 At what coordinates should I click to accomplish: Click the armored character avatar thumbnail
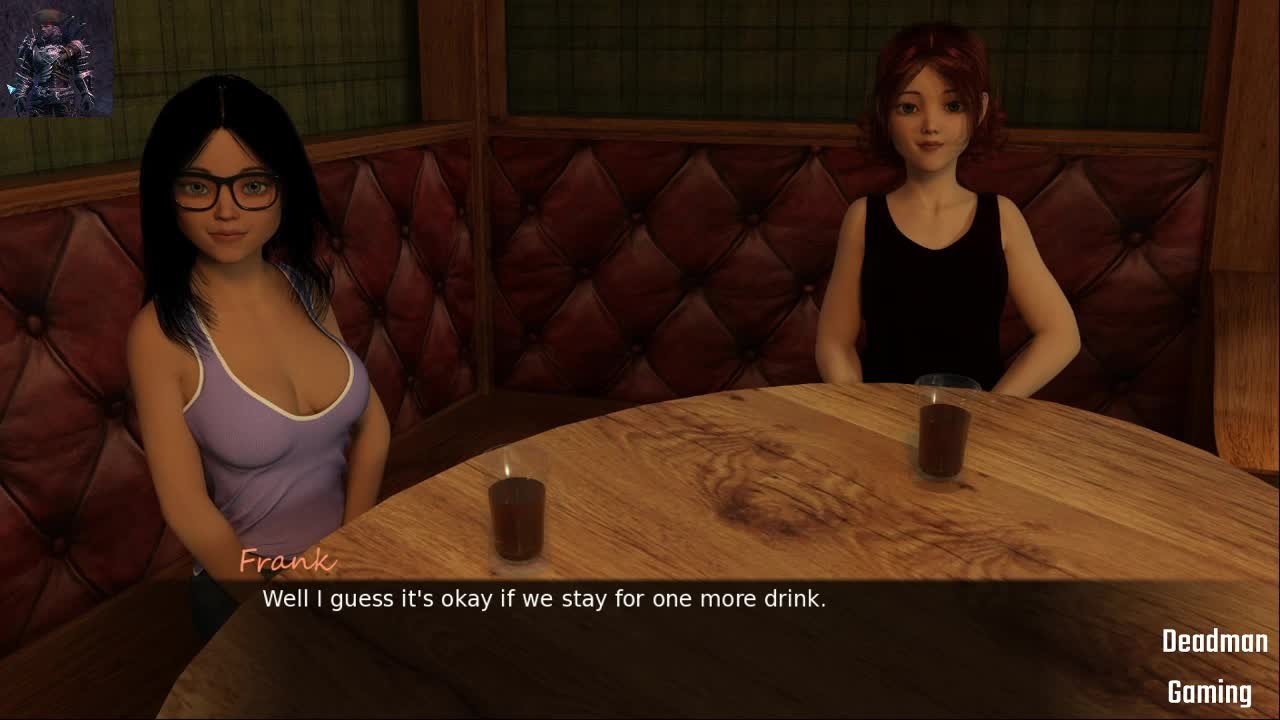click(x=57, y=58)
